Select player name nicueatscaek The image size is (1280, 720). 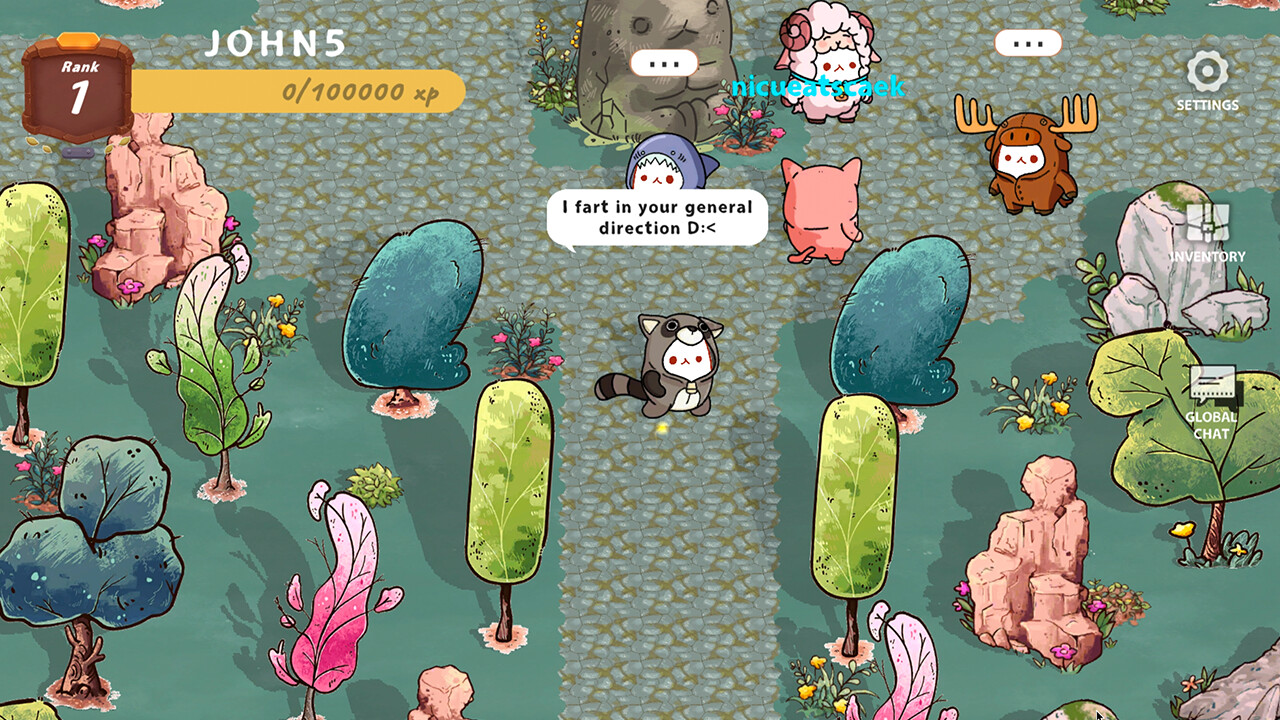pos(819,87)
